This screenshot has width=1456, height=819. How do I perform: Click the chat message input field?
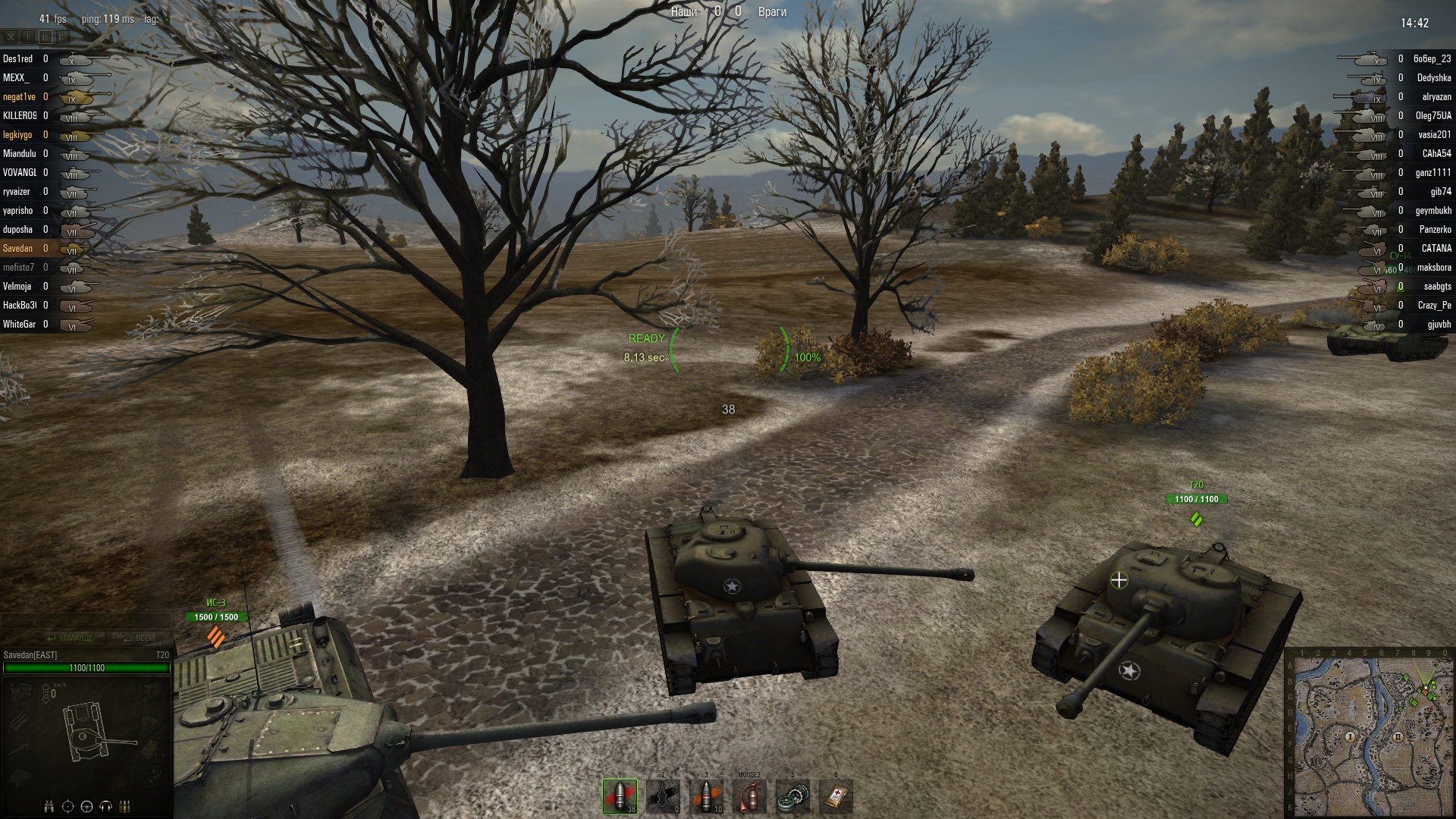[x=85, y=621]
